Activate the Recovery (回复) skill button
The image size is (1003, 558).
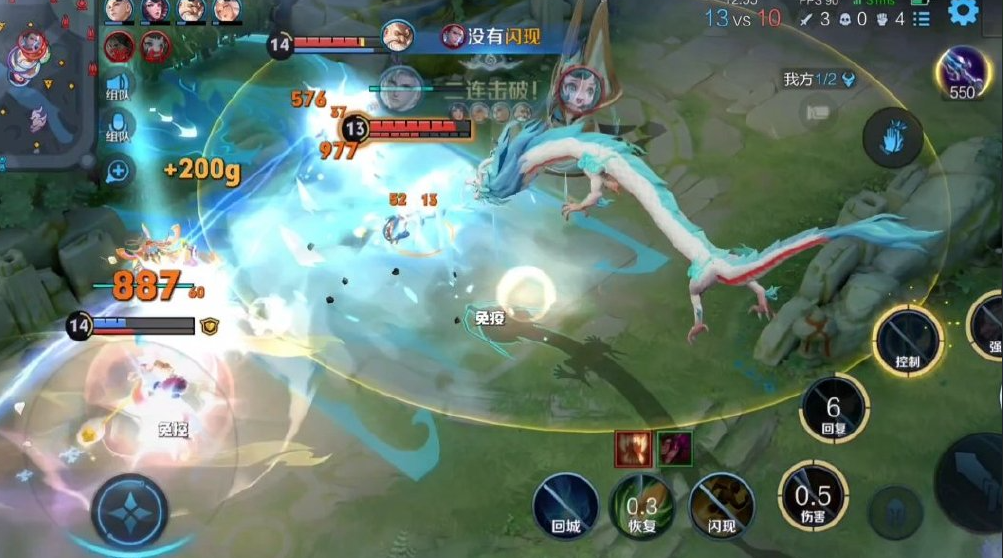[834, 409]
